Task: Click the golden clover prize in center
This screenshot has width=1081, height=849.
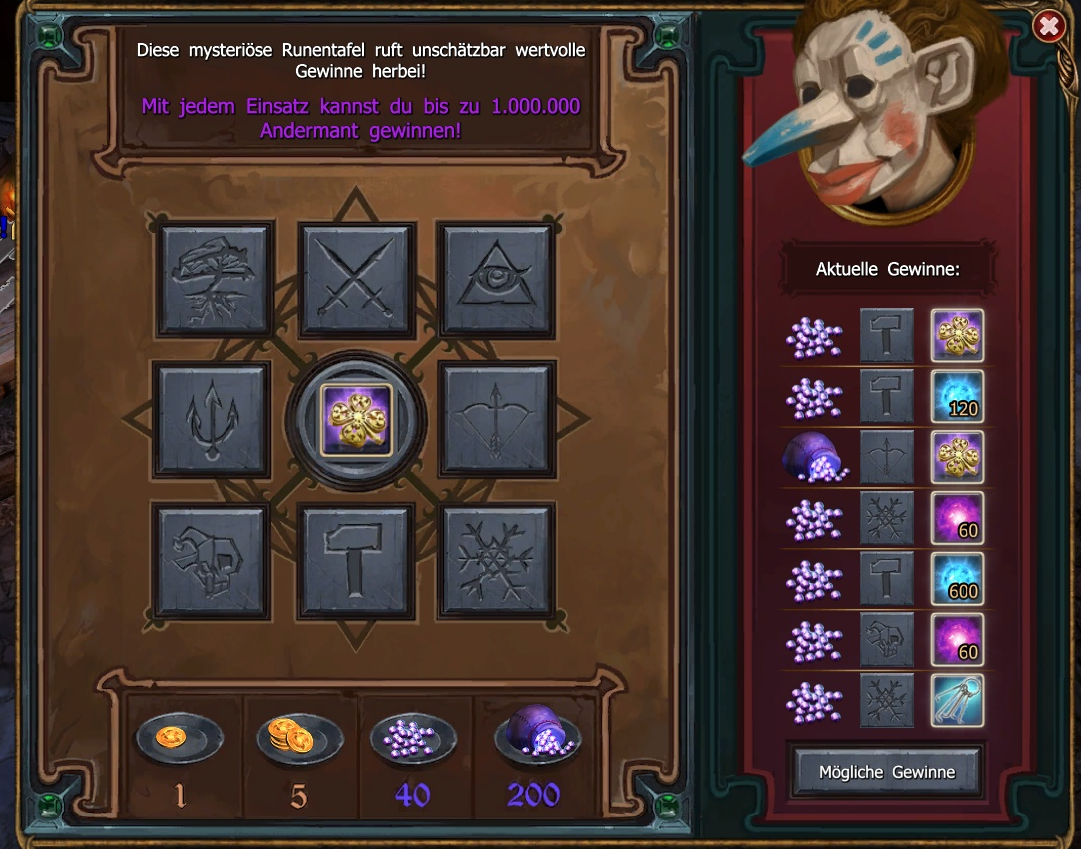Action: point(356,419)
